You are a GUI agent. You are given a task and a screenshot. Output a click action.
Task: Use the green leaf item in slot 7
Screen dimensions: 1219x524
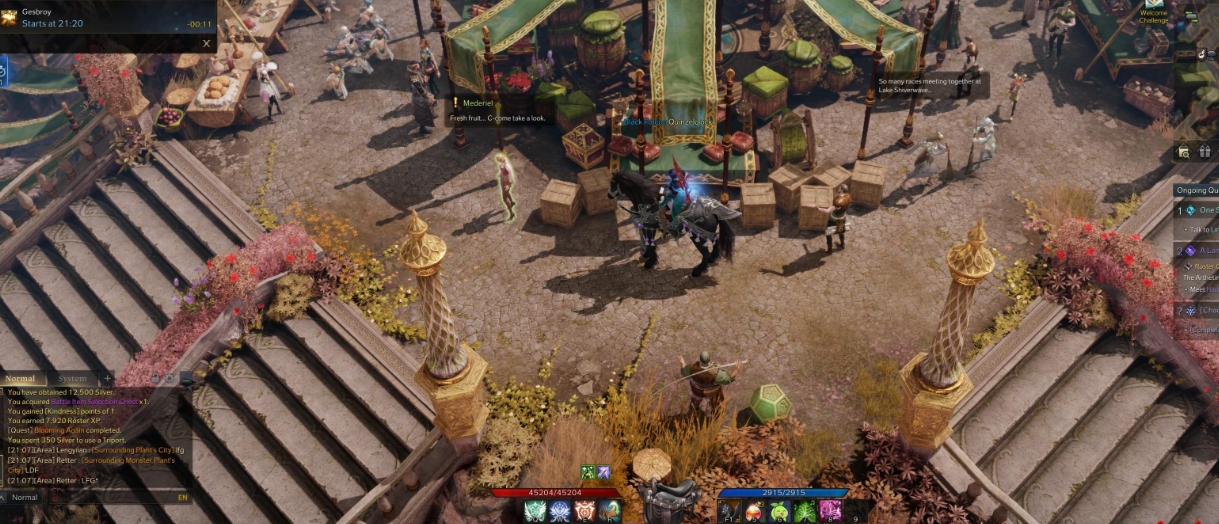(x=805, y=512)
